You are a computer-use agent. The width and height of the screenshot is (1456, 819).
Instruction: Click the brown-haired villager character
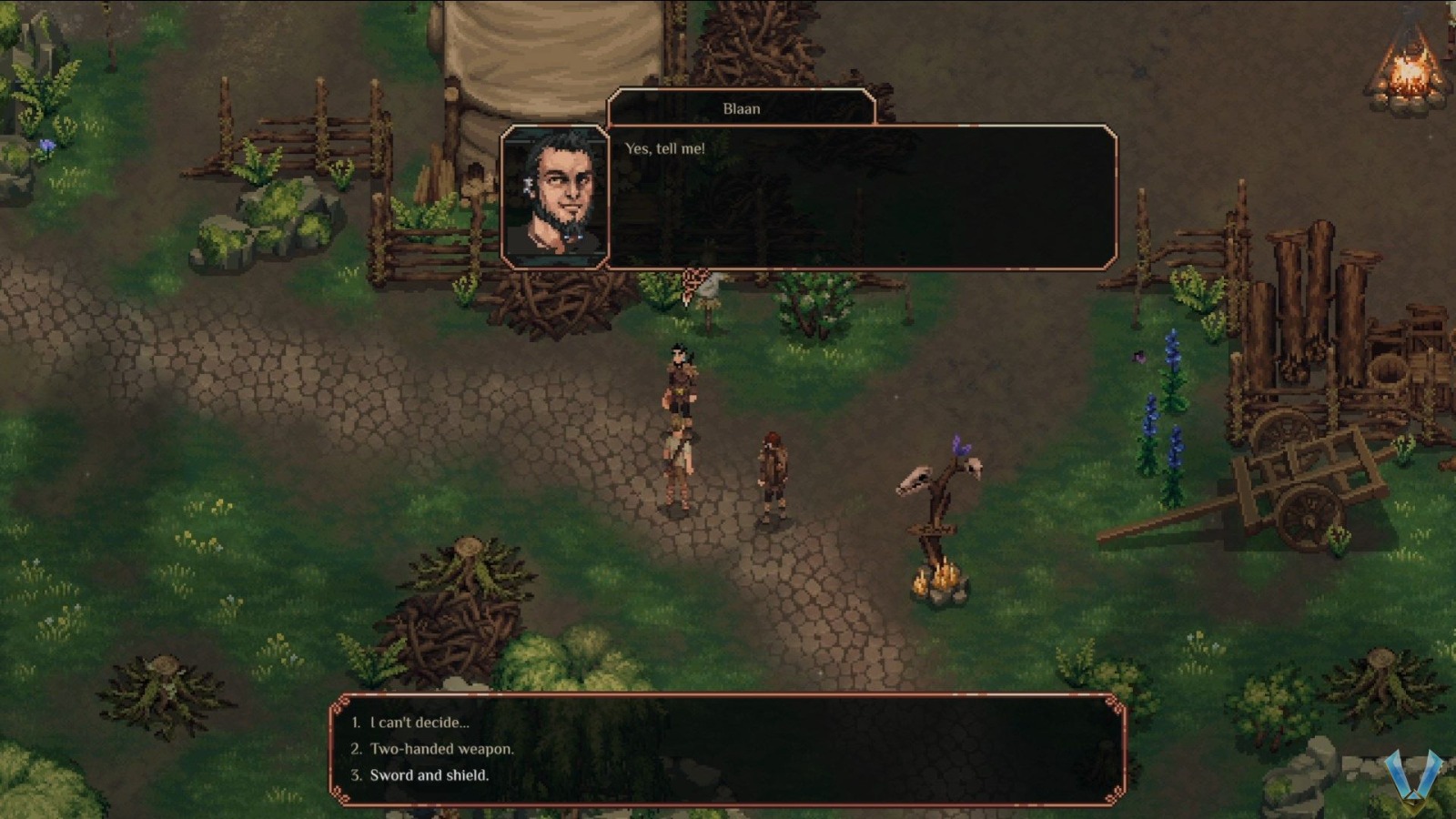tap(773, 473)
